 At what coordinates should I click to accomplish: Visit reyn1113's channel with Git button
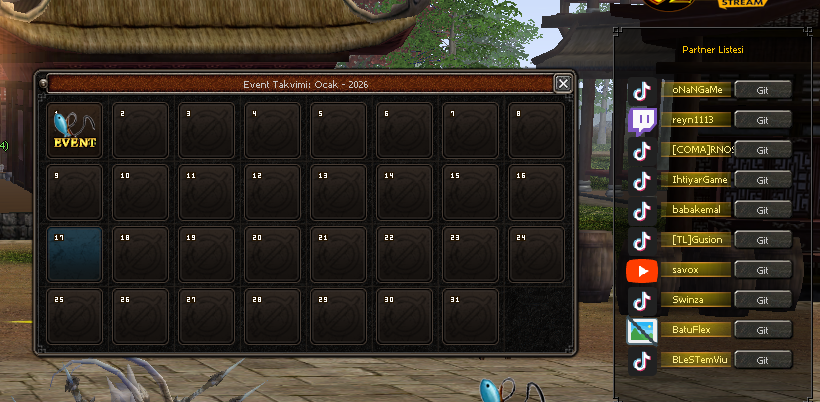[x=762, y=120]
